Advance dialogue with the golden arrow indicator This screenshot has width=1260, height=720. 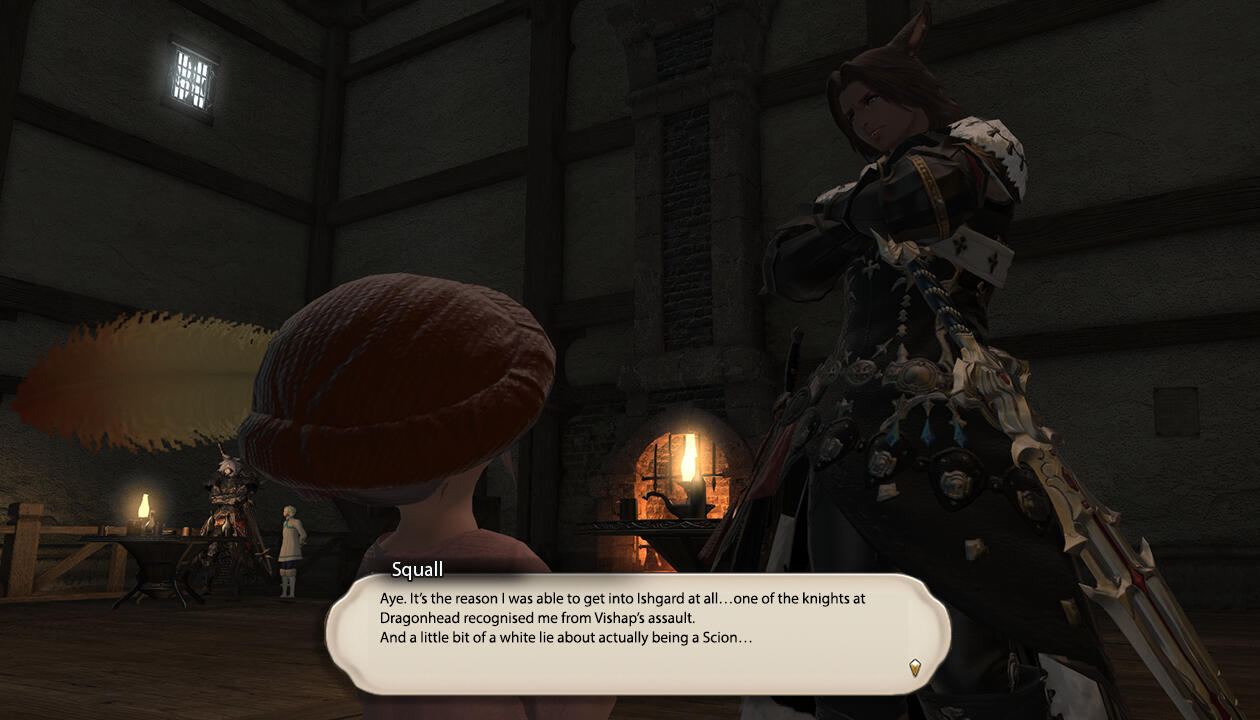tap(914, 667)
